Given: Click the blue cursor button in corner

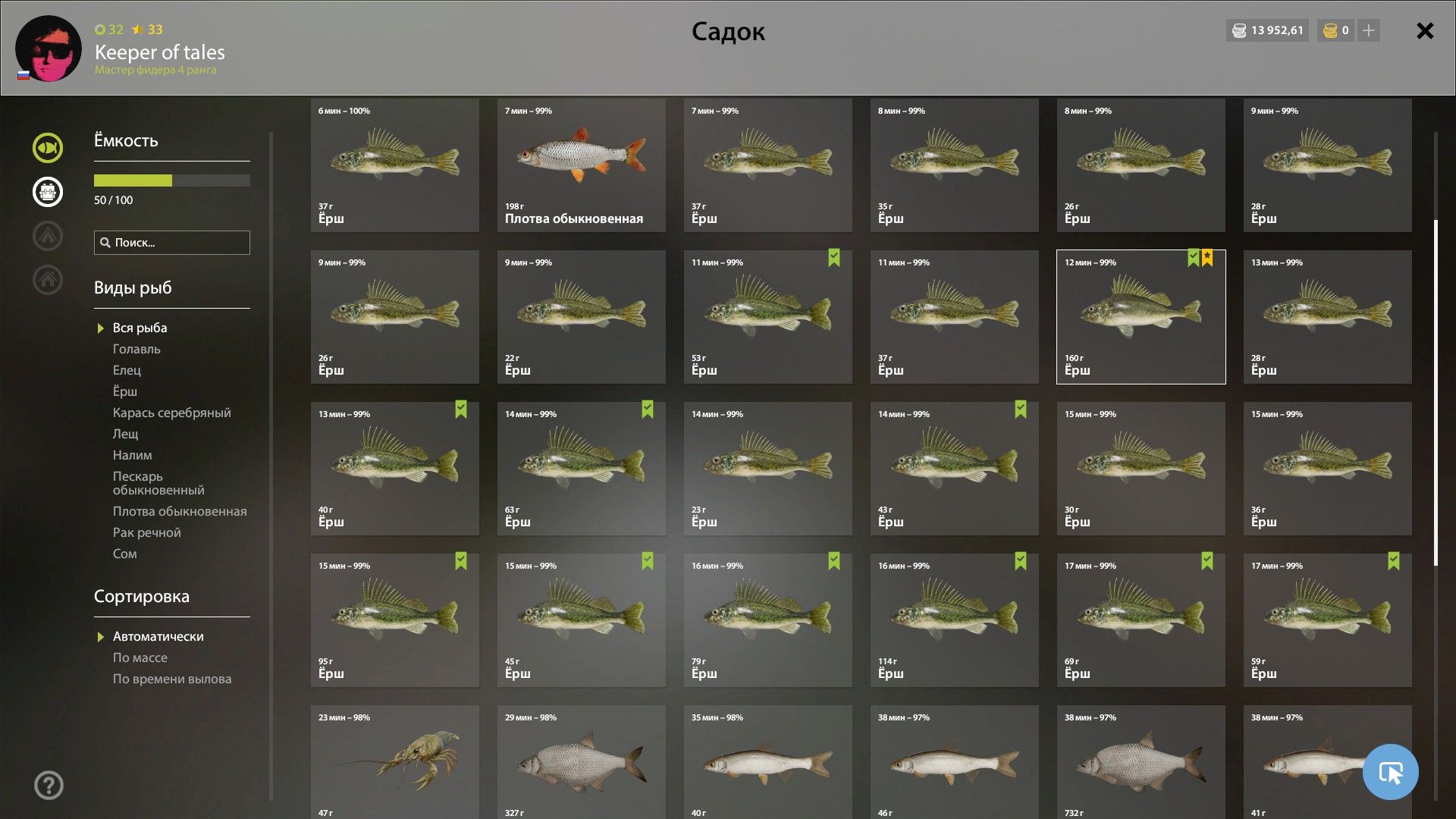Looking at the screenshot, I should coord(1390,772).
